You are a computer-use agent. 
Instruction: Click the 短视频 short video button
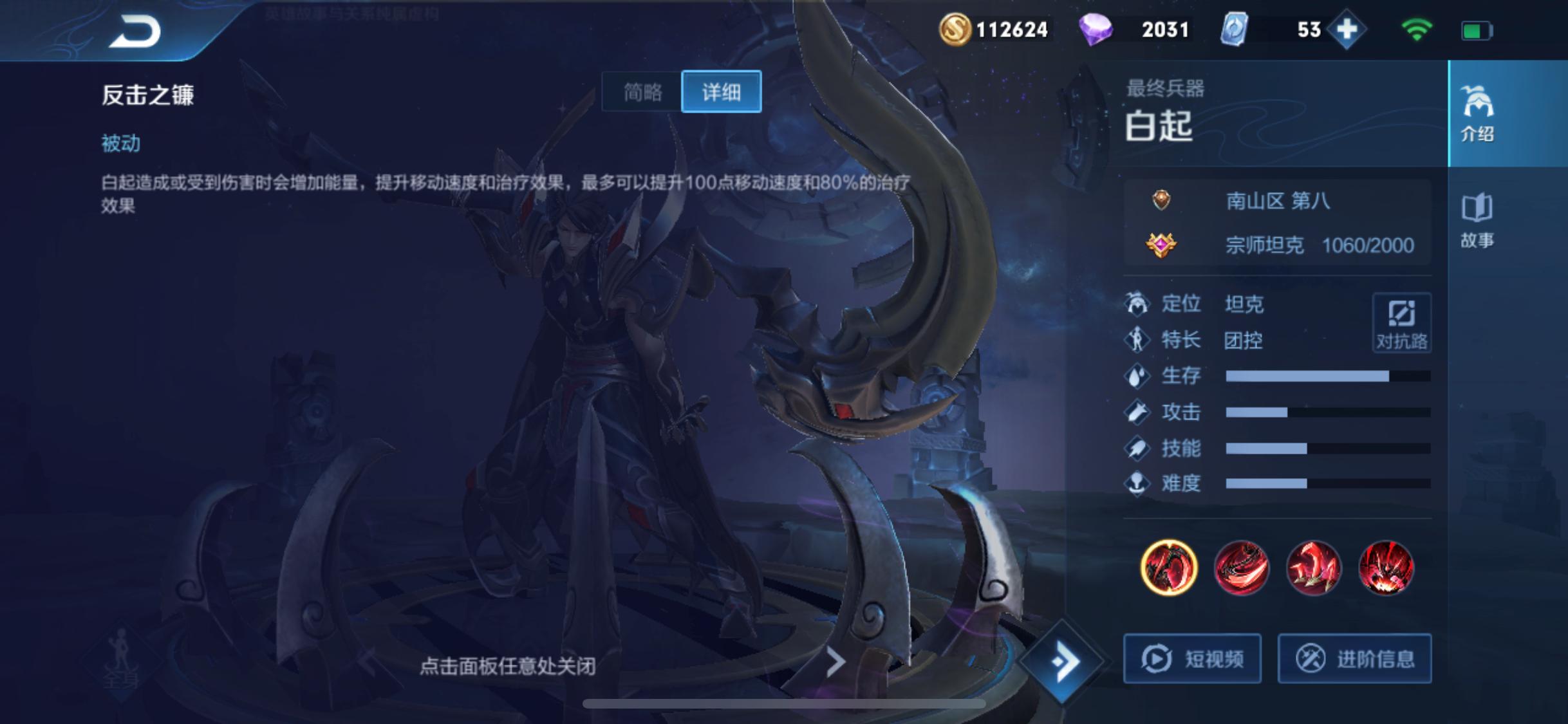pos(1192,658)
